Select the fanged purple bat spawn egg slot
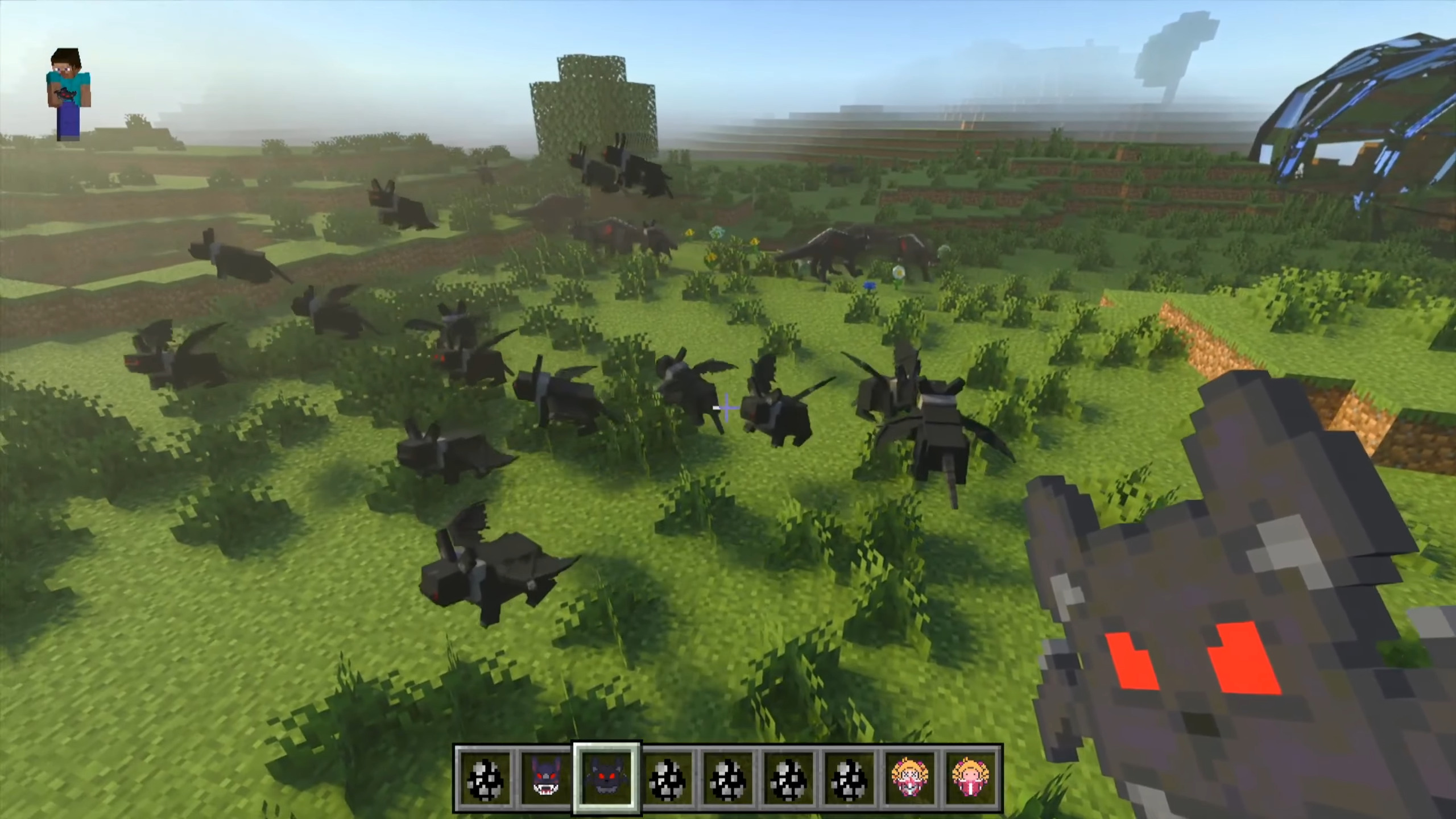Viewport: 1456px width, 819px height. pos(545,777)
